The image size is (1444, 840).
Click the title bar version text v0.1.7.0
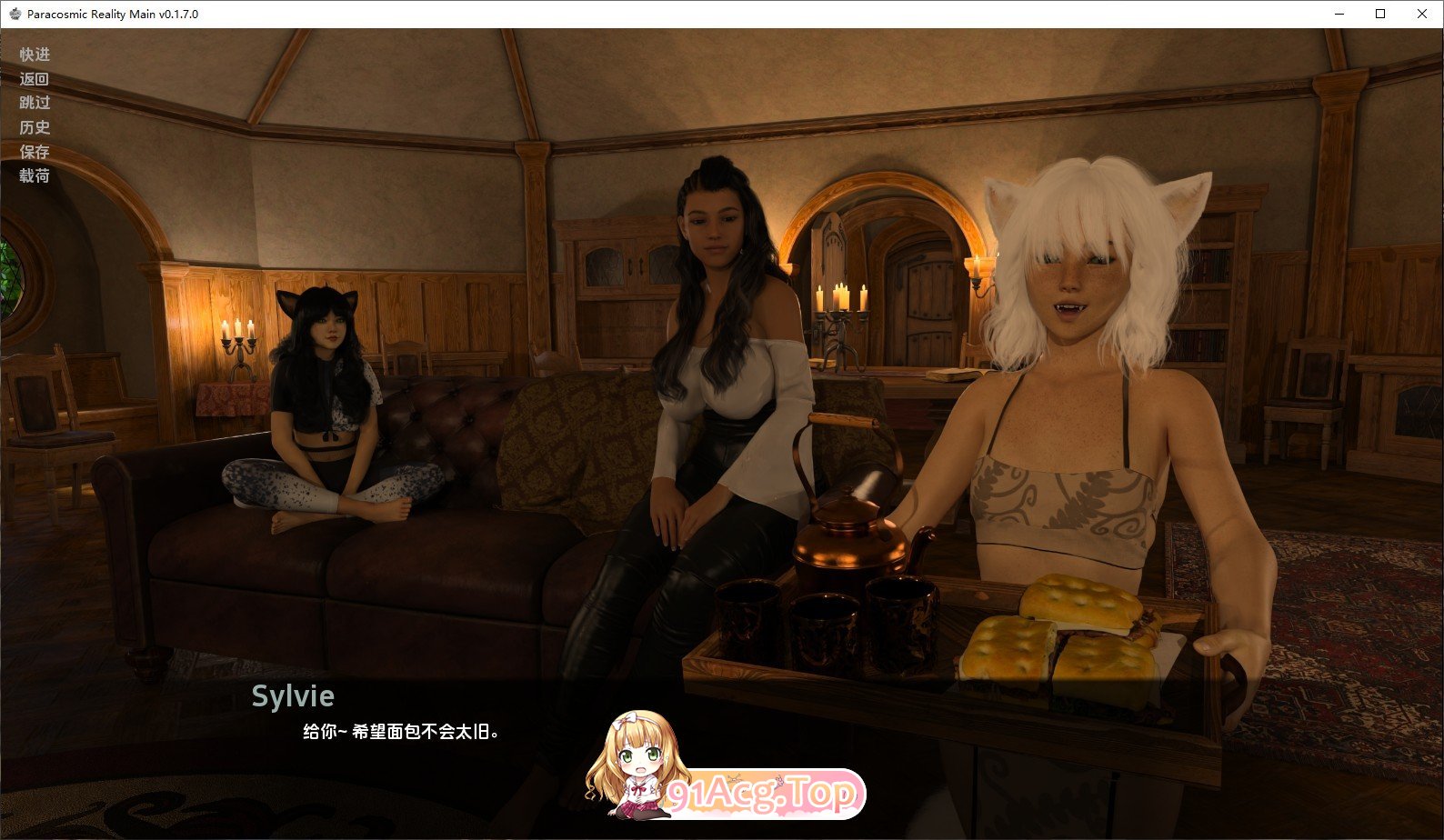(x=180, y=14)
